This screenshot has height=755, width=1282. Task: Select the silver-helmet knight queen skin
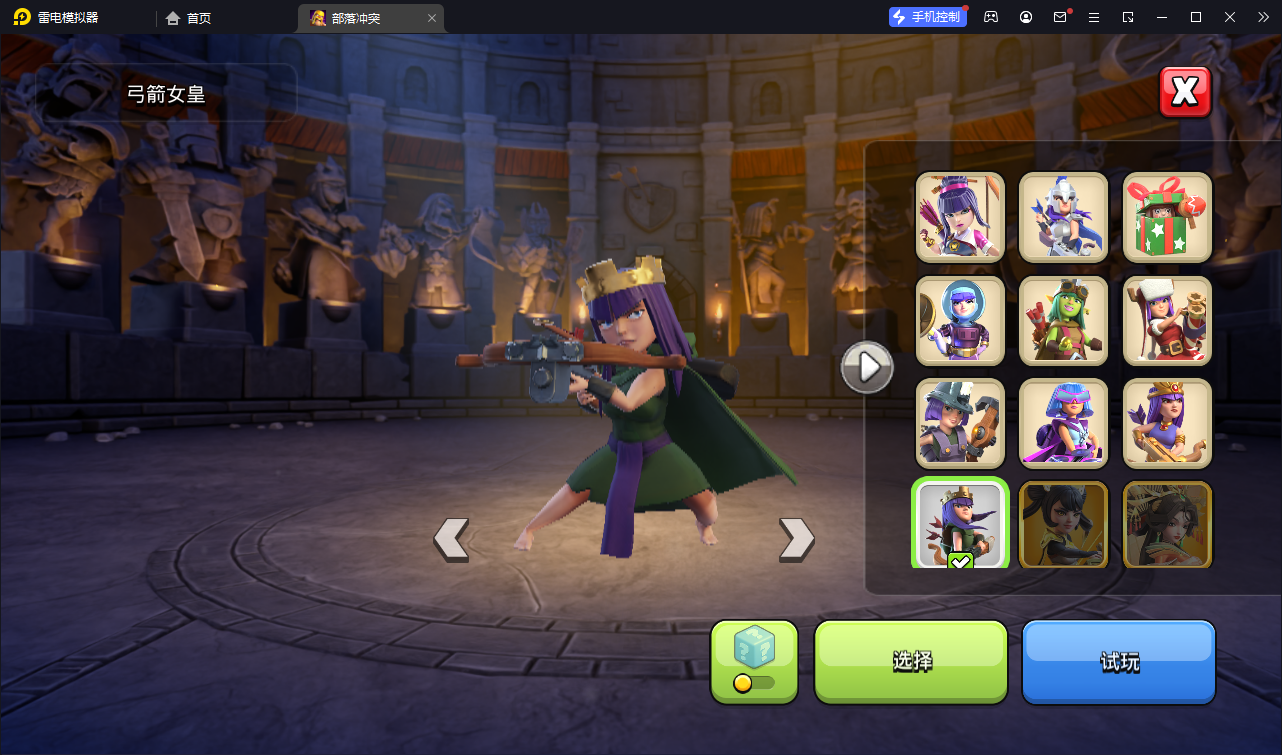[1063, 217]
